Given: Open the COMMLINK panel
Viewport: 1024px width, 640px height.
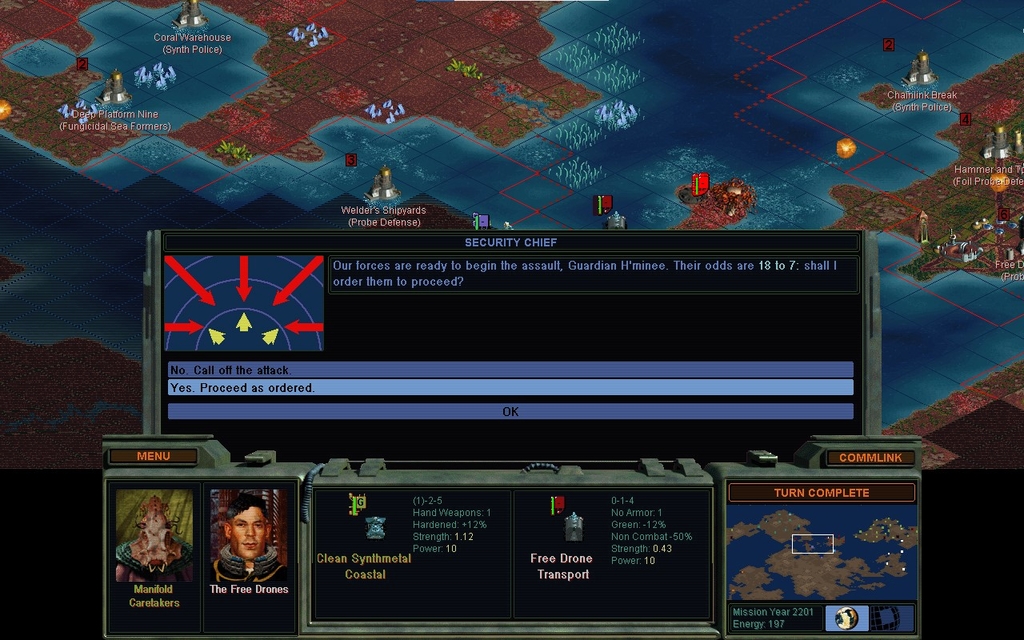Looking at the screenshot, I should pyautogui.click(x=870, y=458).
